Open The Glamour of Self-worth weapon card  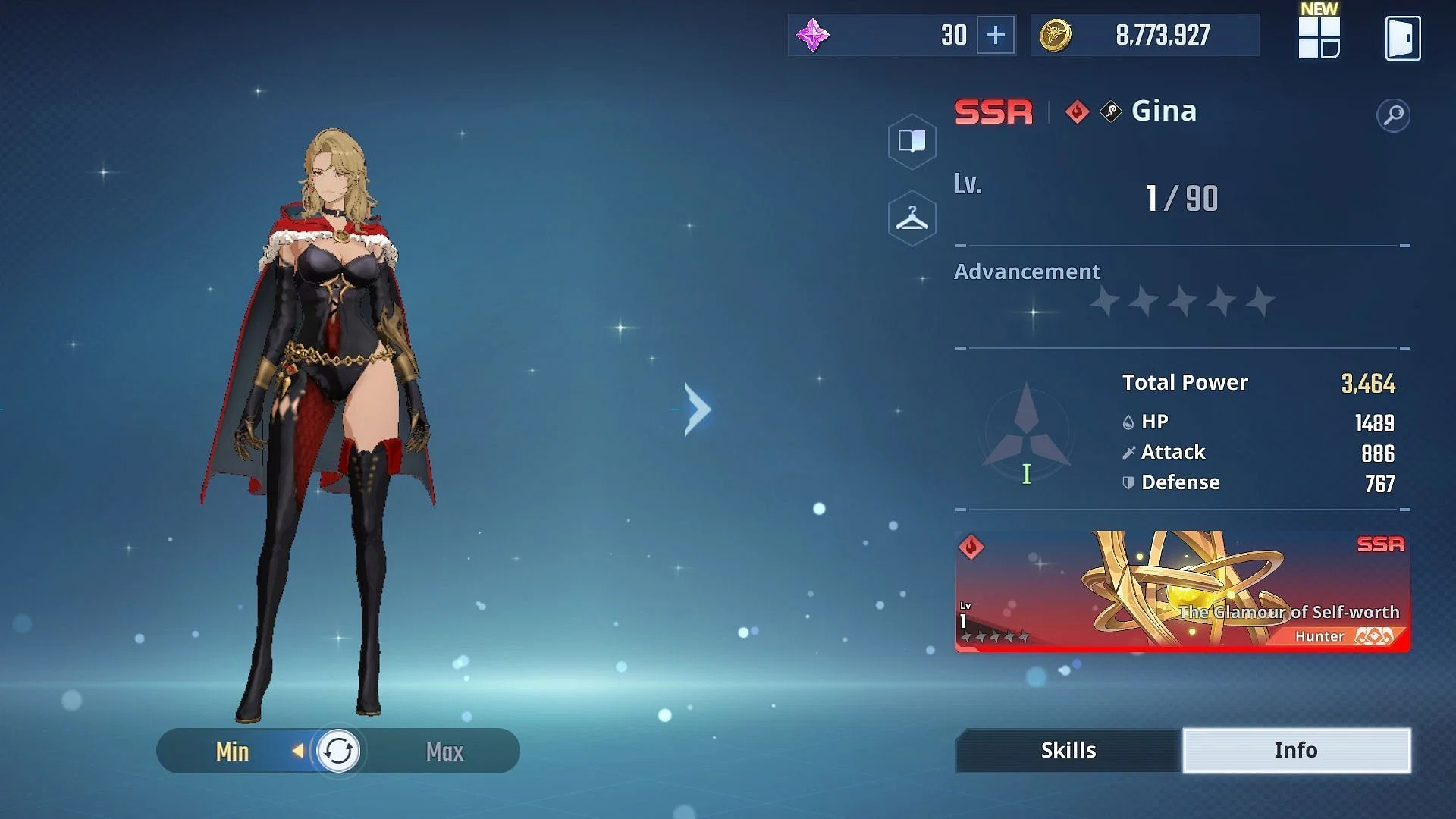click(x=1182, y=591)
